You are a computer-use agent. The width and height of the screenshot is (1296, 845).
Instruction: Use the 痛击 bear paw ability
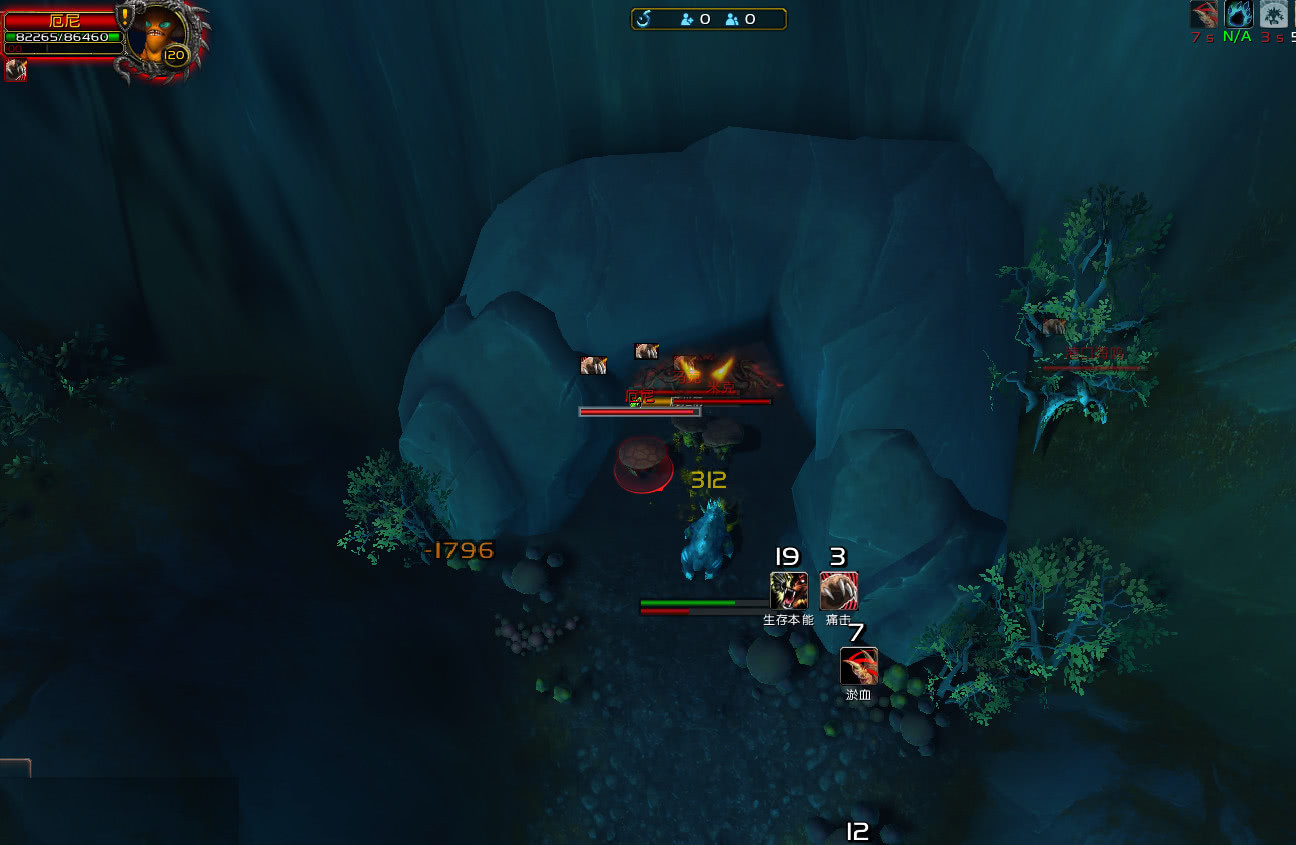[x=838, y=591]
